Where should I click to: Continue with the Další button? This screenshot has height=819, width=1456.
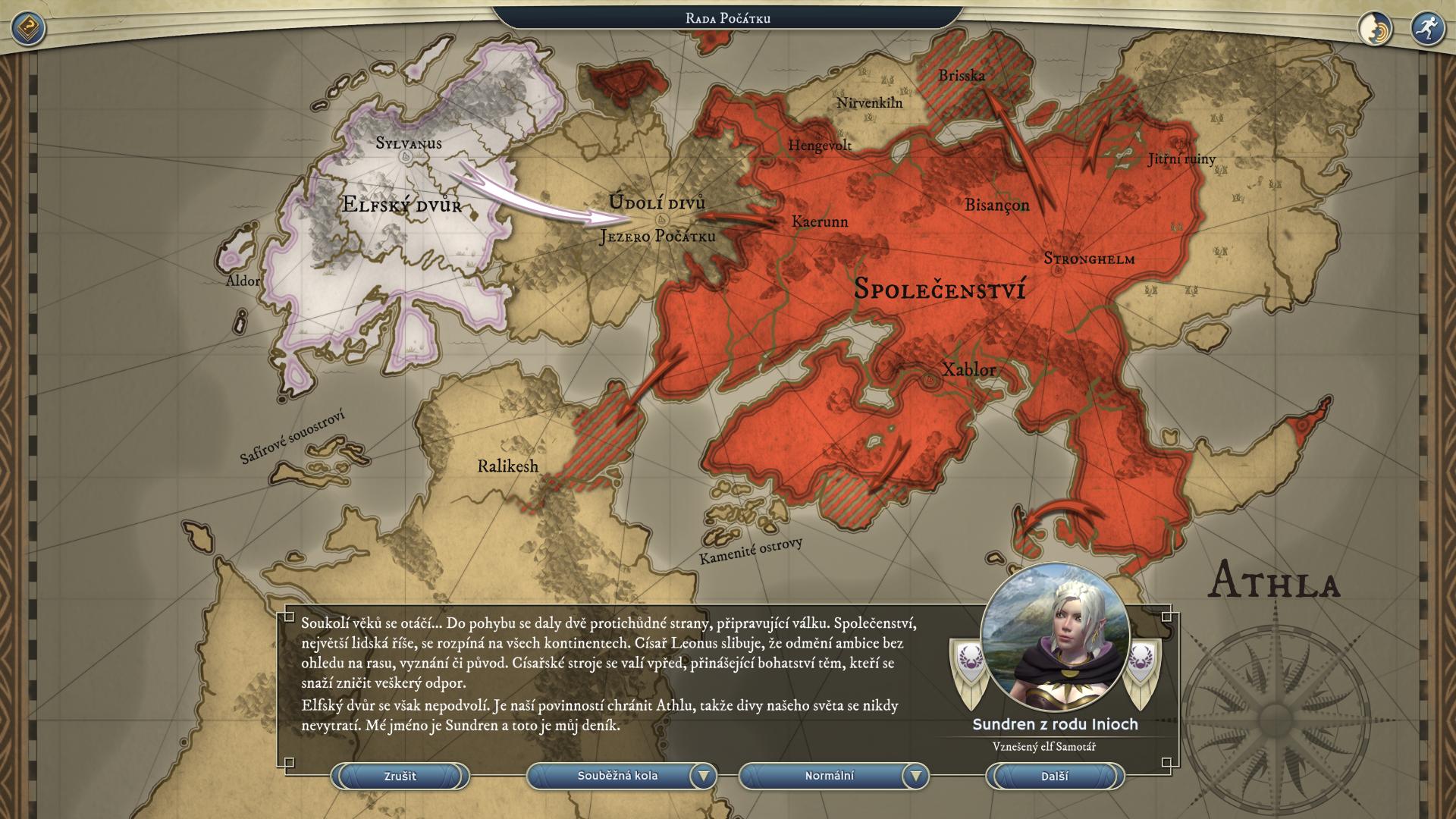tap(1054, 777)
